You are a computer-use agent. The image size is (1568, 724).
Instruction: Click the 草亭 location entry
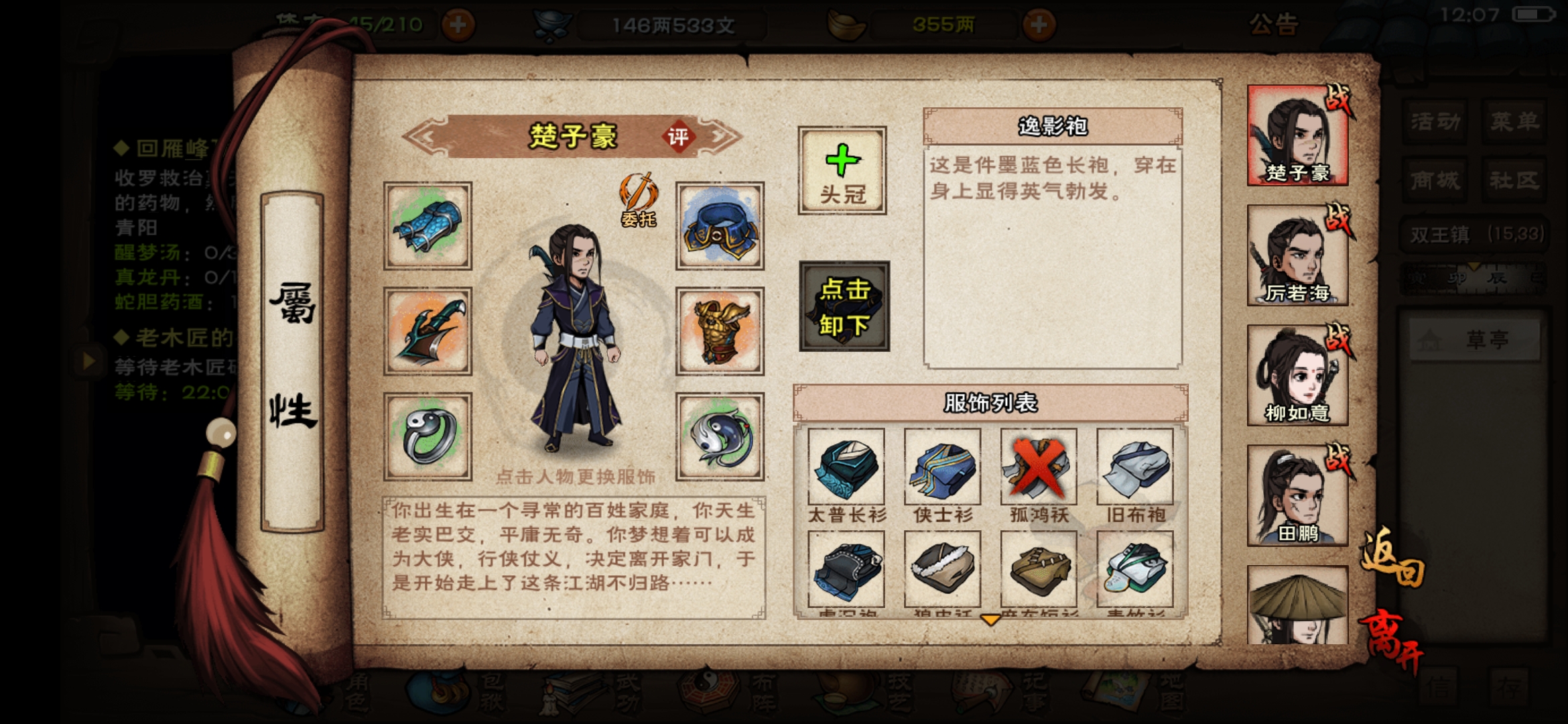click(x=1474, y=339)
